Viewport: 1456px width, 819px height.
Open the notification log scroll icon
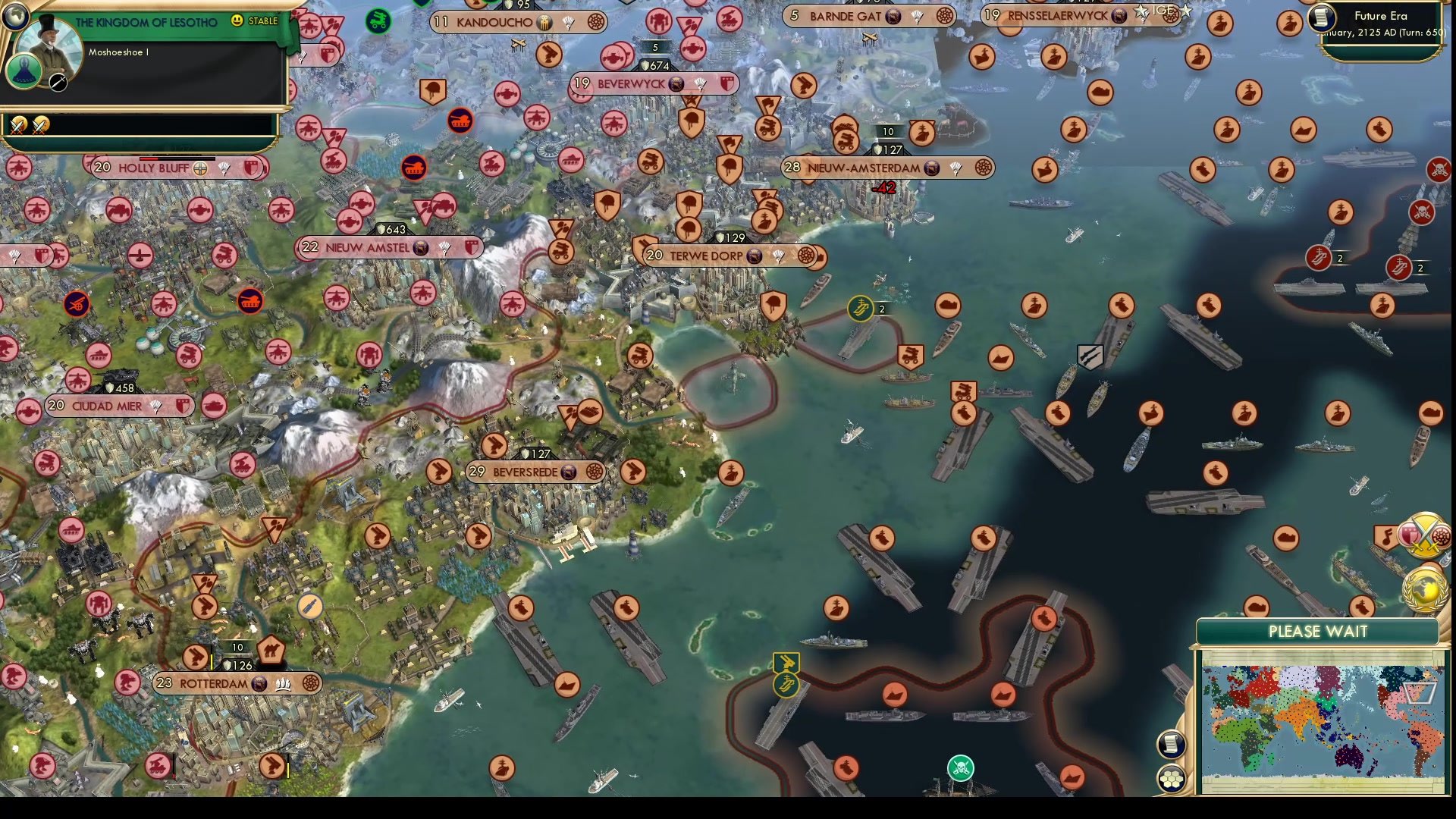(x=1172, y=744)
